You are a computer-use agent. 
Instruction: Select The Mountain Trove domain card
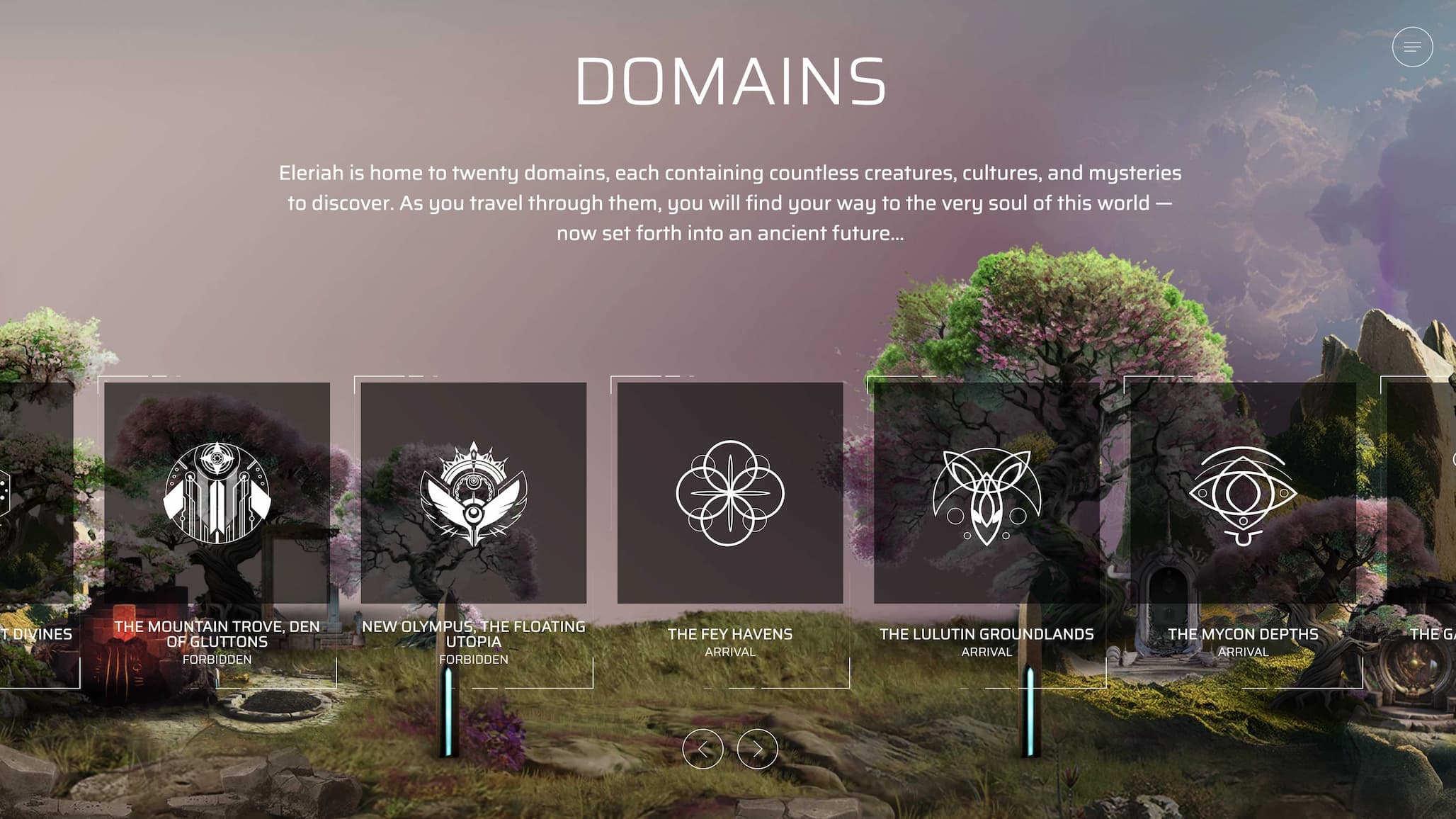[217, 493]
